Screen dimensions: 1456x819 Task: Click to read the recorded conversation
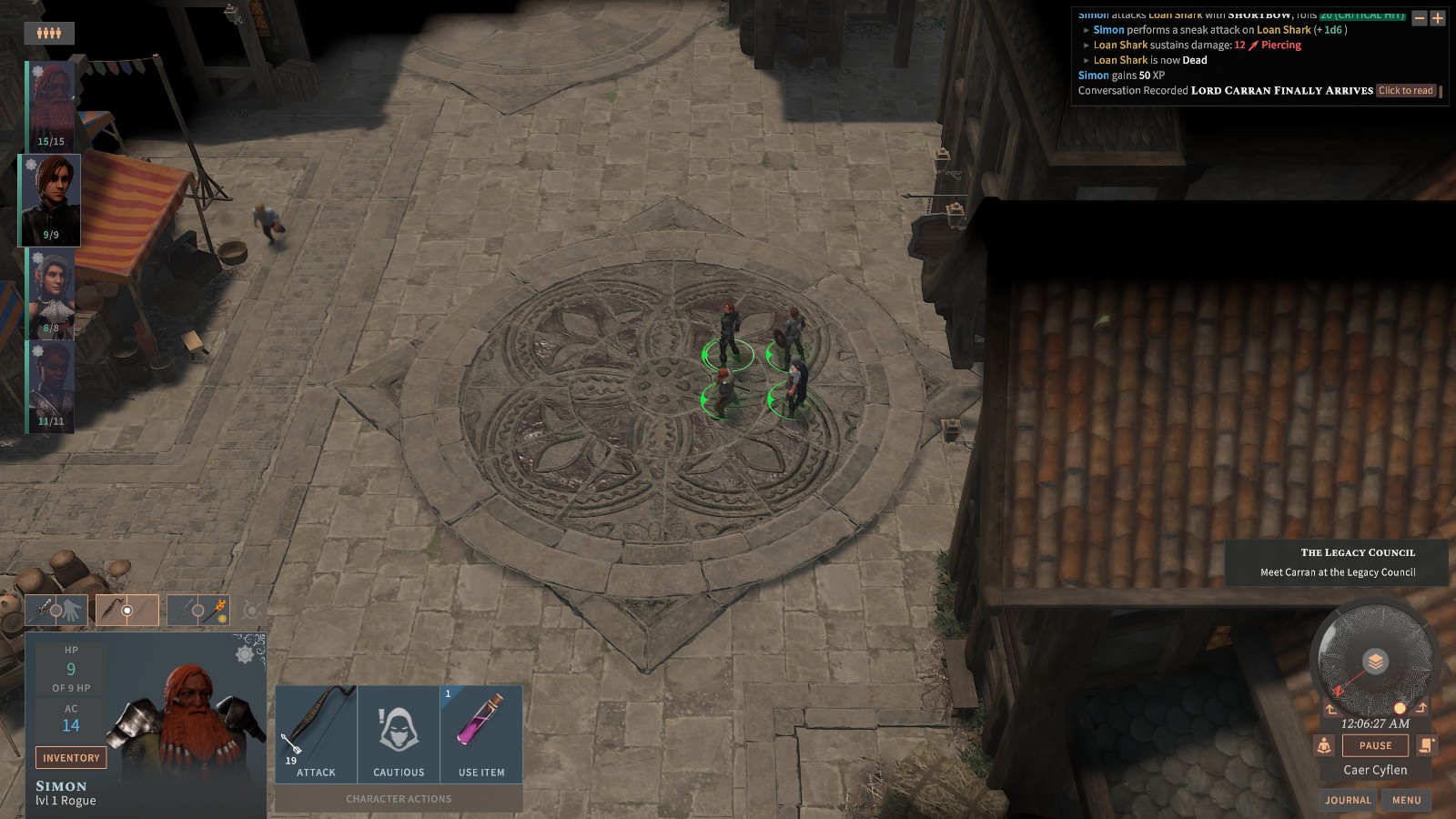click(1406, 90)
